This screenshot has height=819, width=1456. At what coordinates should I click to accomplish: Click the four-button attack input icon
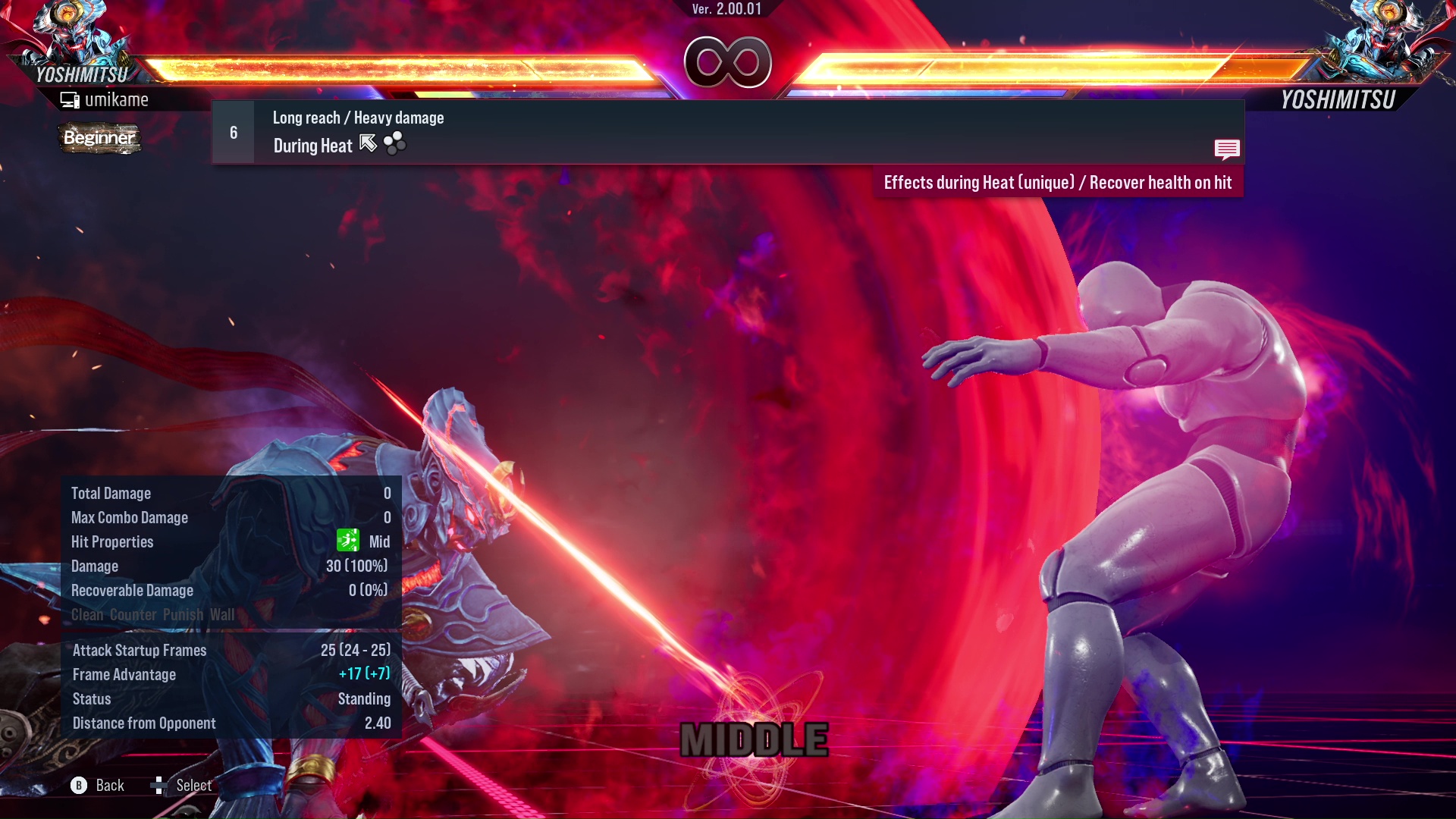point(394,143)
